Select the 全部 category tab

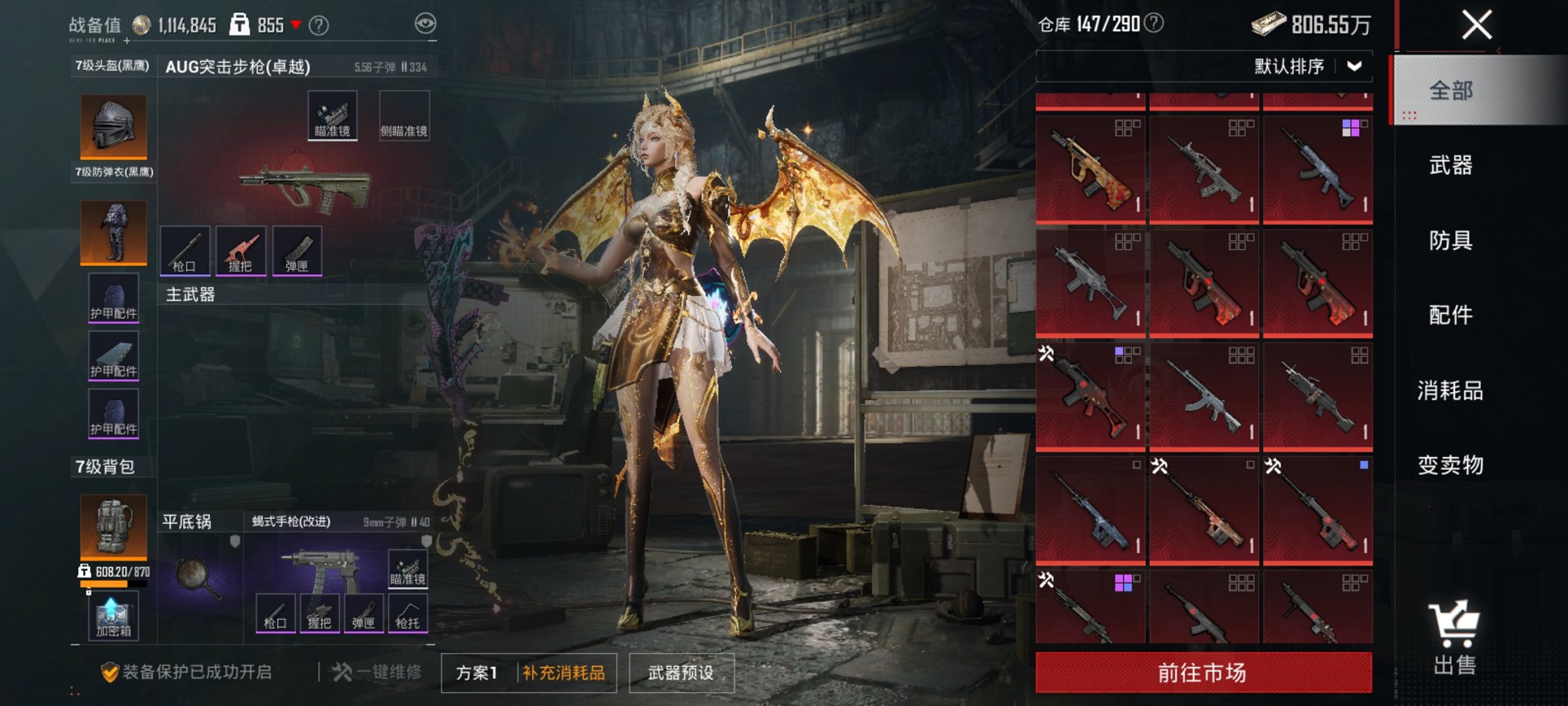click(x=1450, y=91)
